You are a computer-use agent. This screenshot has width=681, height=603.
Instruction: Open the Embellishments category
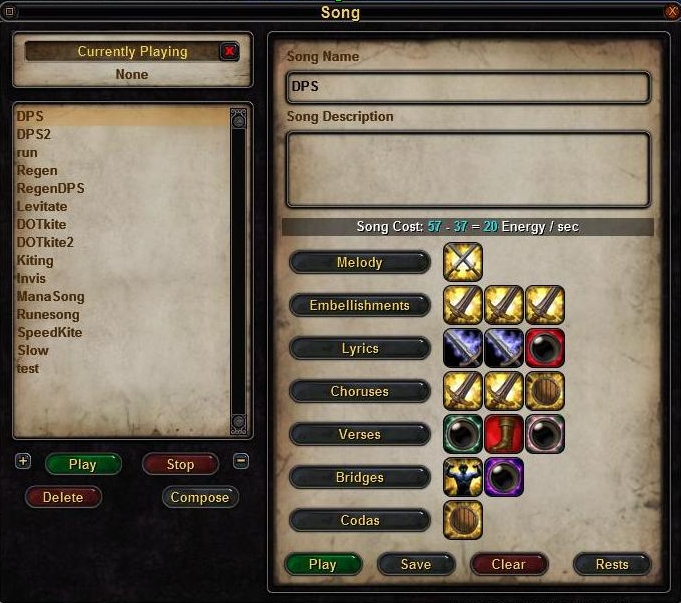coord(360,305)
